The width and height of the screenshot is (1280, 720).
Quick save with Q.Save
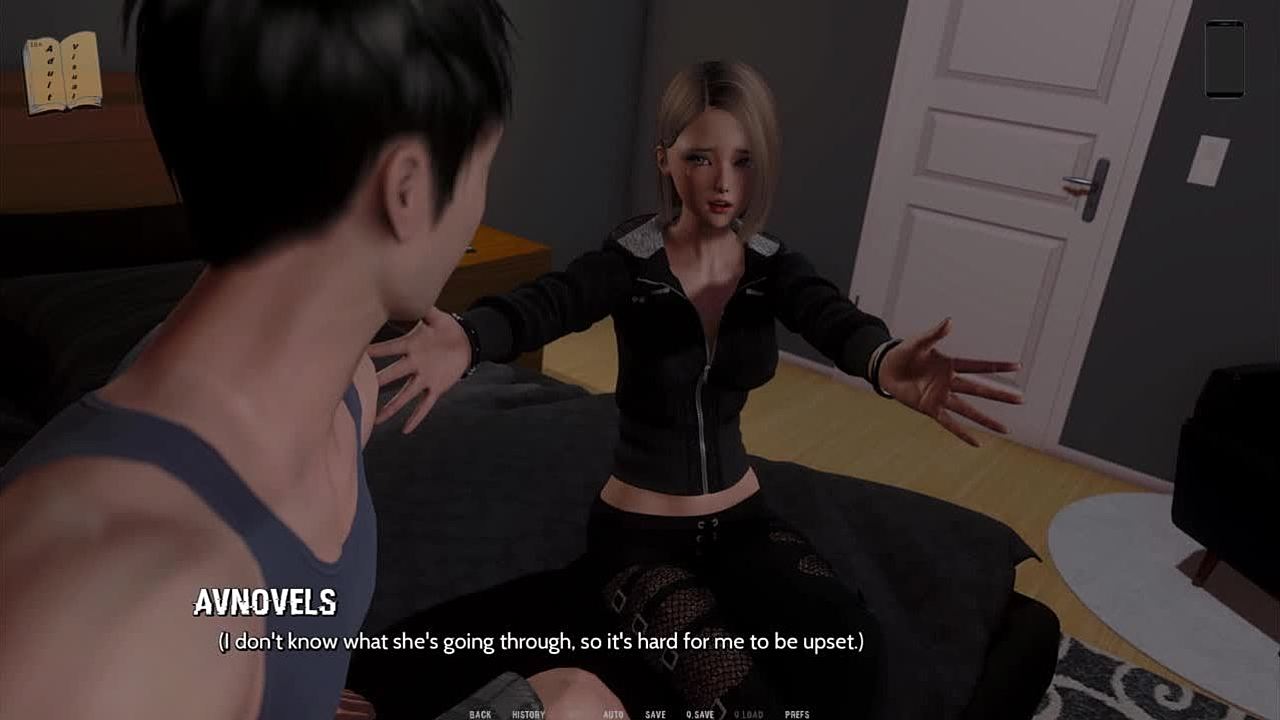coord(700,714)
